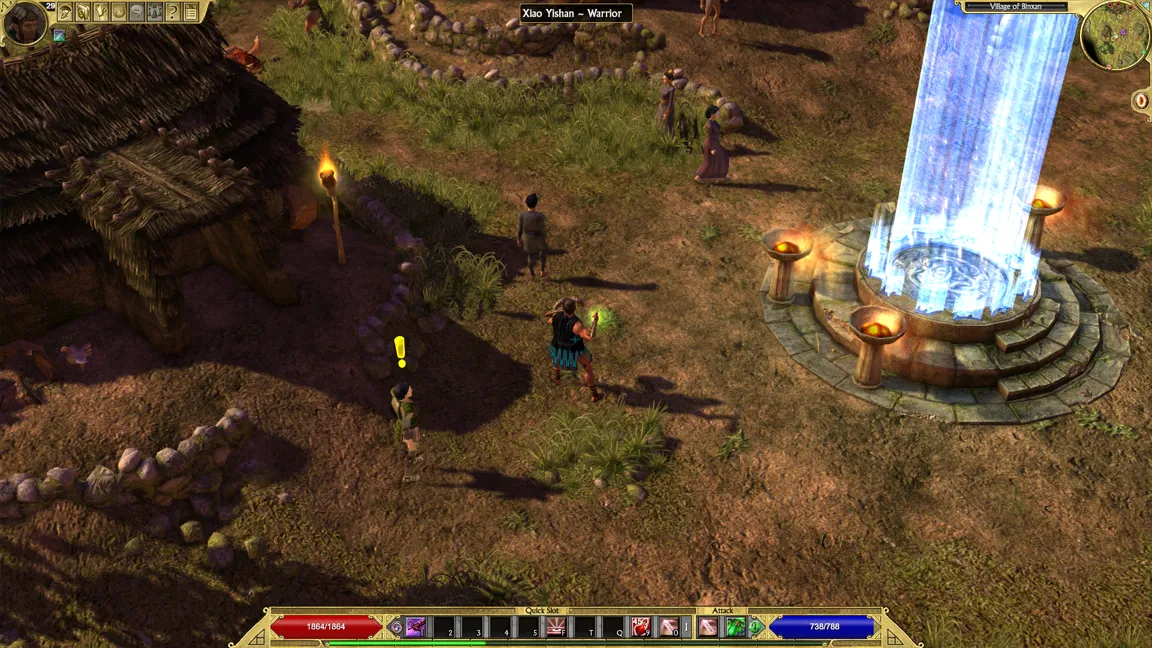Open the main menu list icon
This screenshot has width=1152, height=648.
coord(191,12)
